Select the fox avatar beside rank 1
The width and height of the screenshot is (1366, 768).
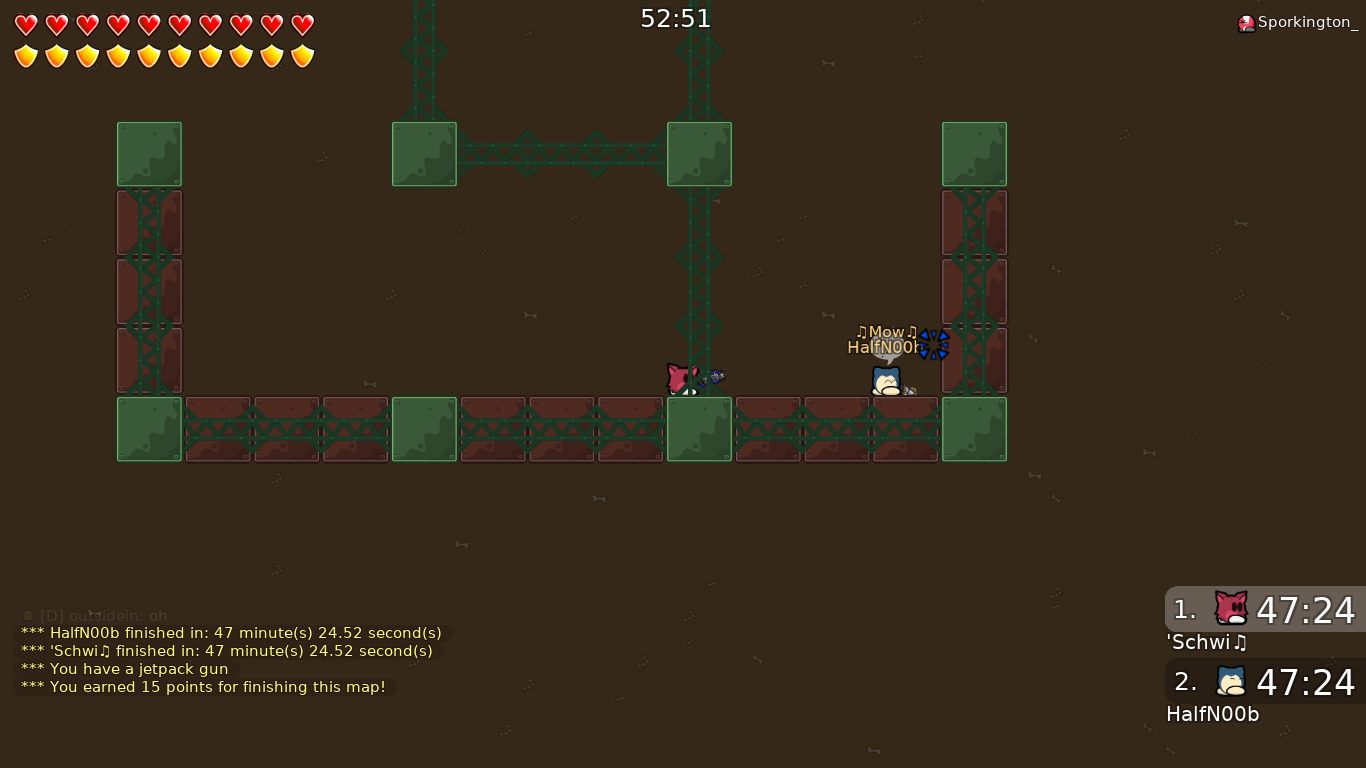(x=1229, y=608)
